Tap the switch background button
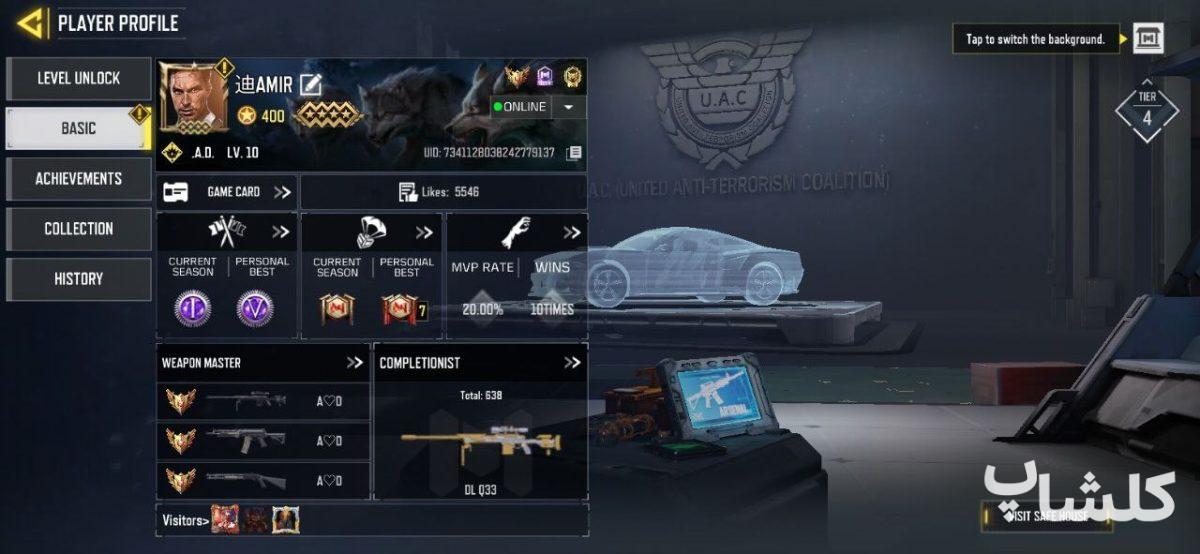The image size is (1200, 554). [x=1148, y=39]
